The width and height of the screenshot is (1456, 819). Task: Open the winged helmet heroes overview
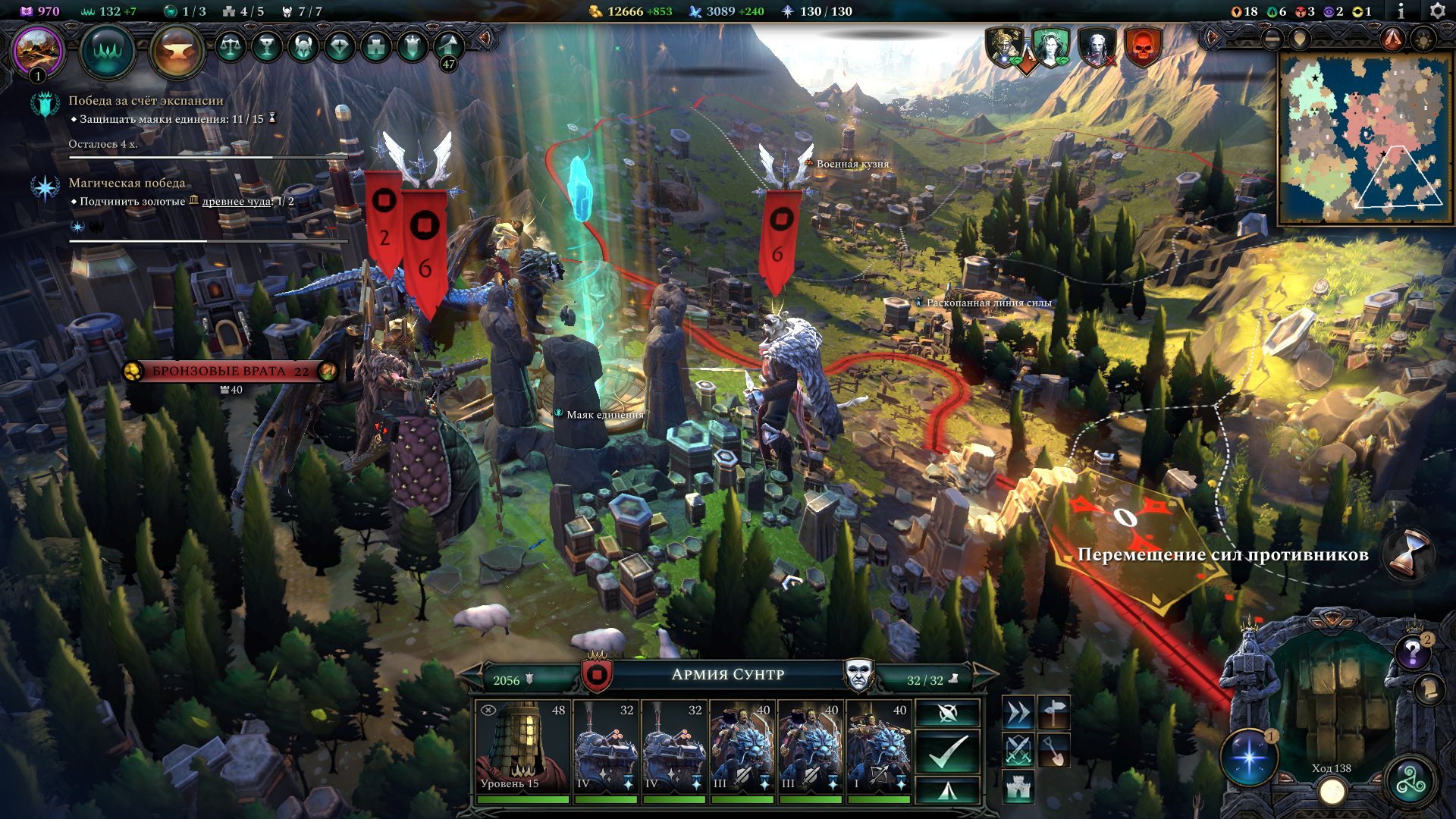point(303,47)
